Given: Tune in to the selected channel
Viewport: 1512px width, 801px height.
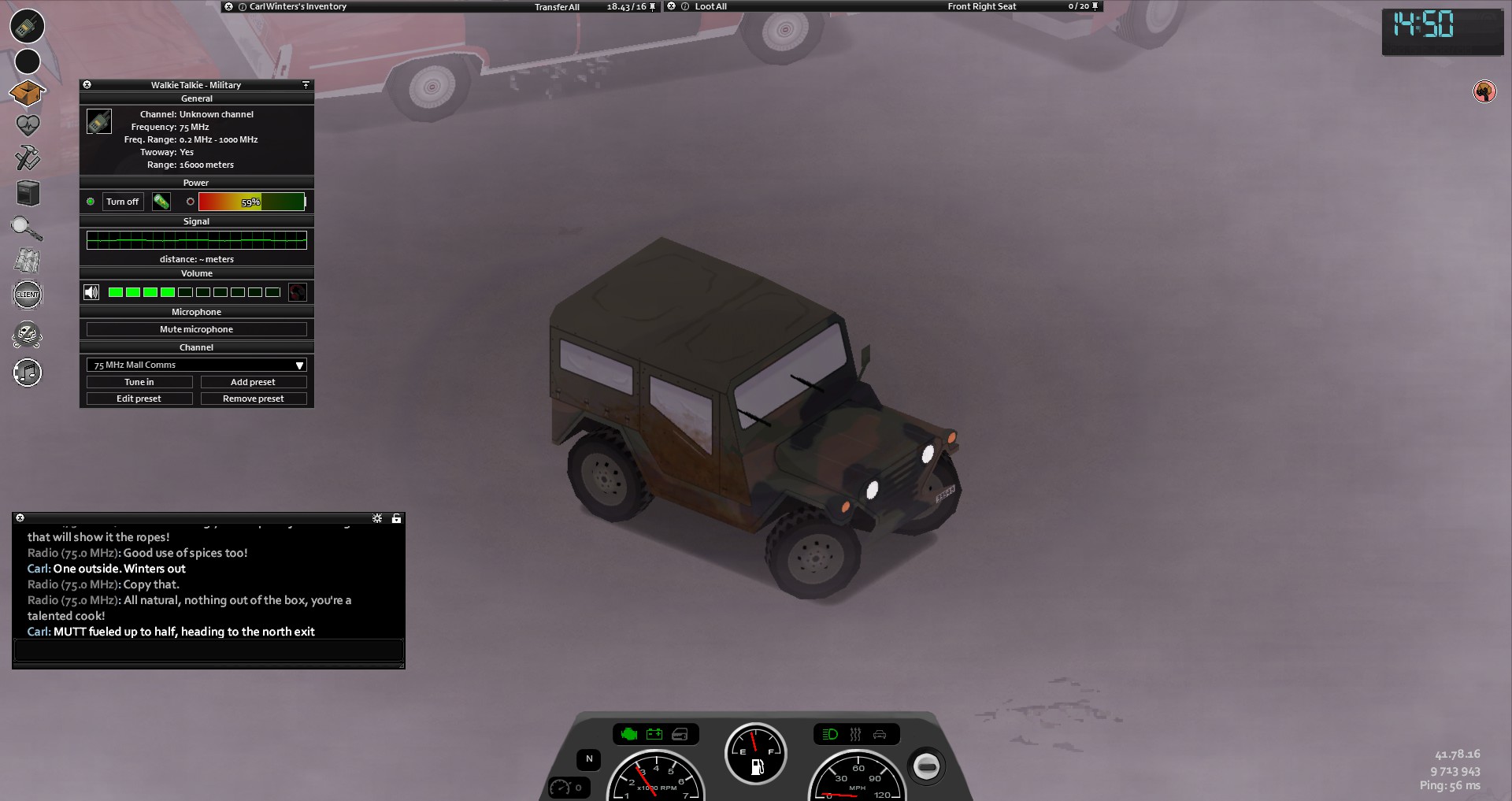Looking at the screenshot, I should [139, 382].
